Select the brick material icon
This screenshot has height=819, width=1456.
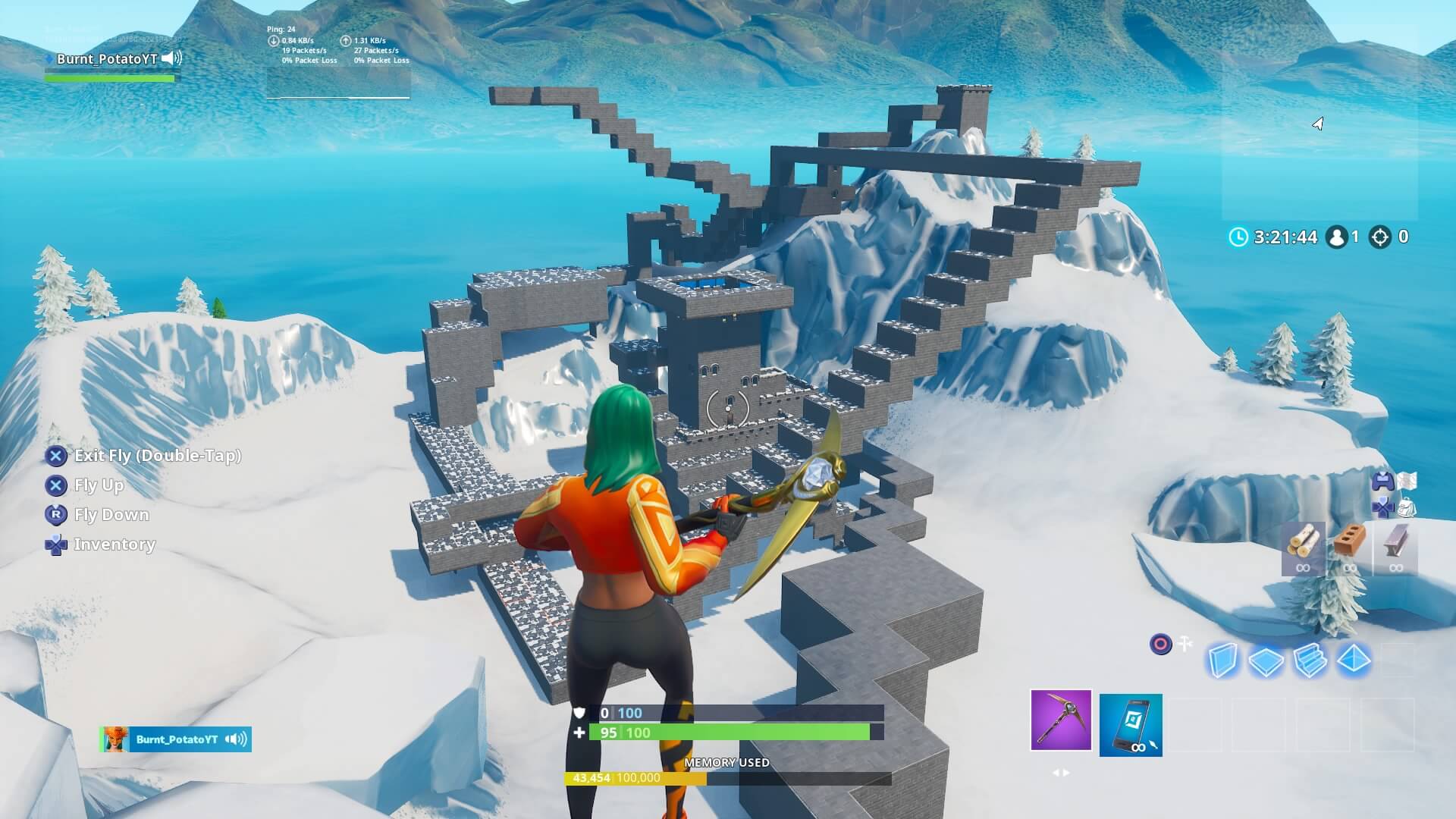click(1349, 539)
